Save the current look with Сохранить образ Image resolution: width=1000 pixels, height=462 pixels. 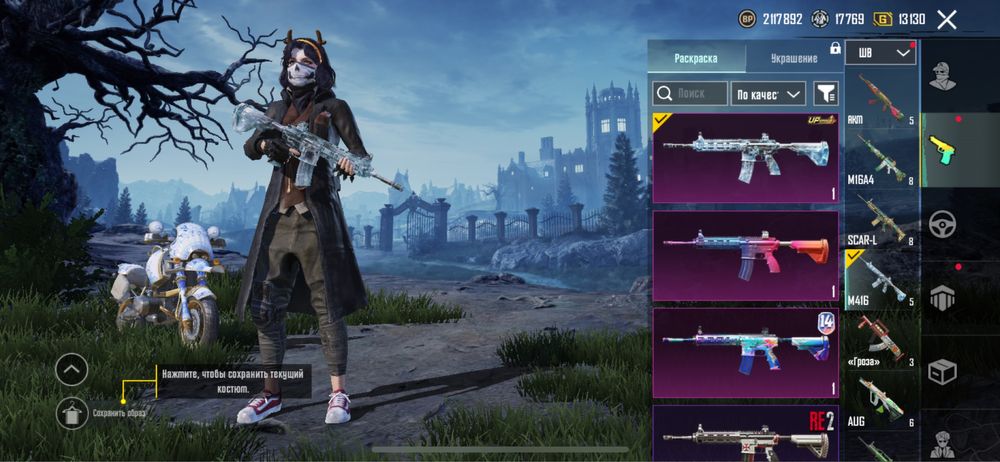71,412
